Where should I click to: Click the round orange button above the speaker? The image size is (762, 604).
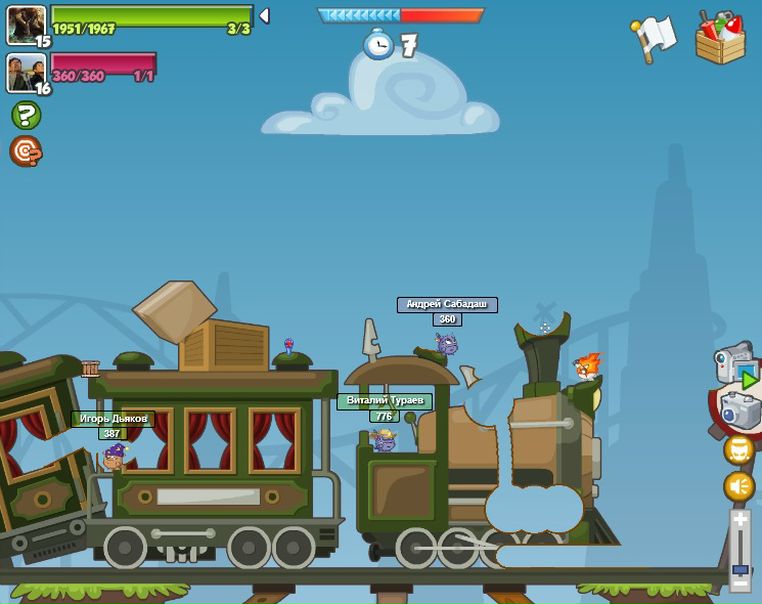tap(739, 450)
